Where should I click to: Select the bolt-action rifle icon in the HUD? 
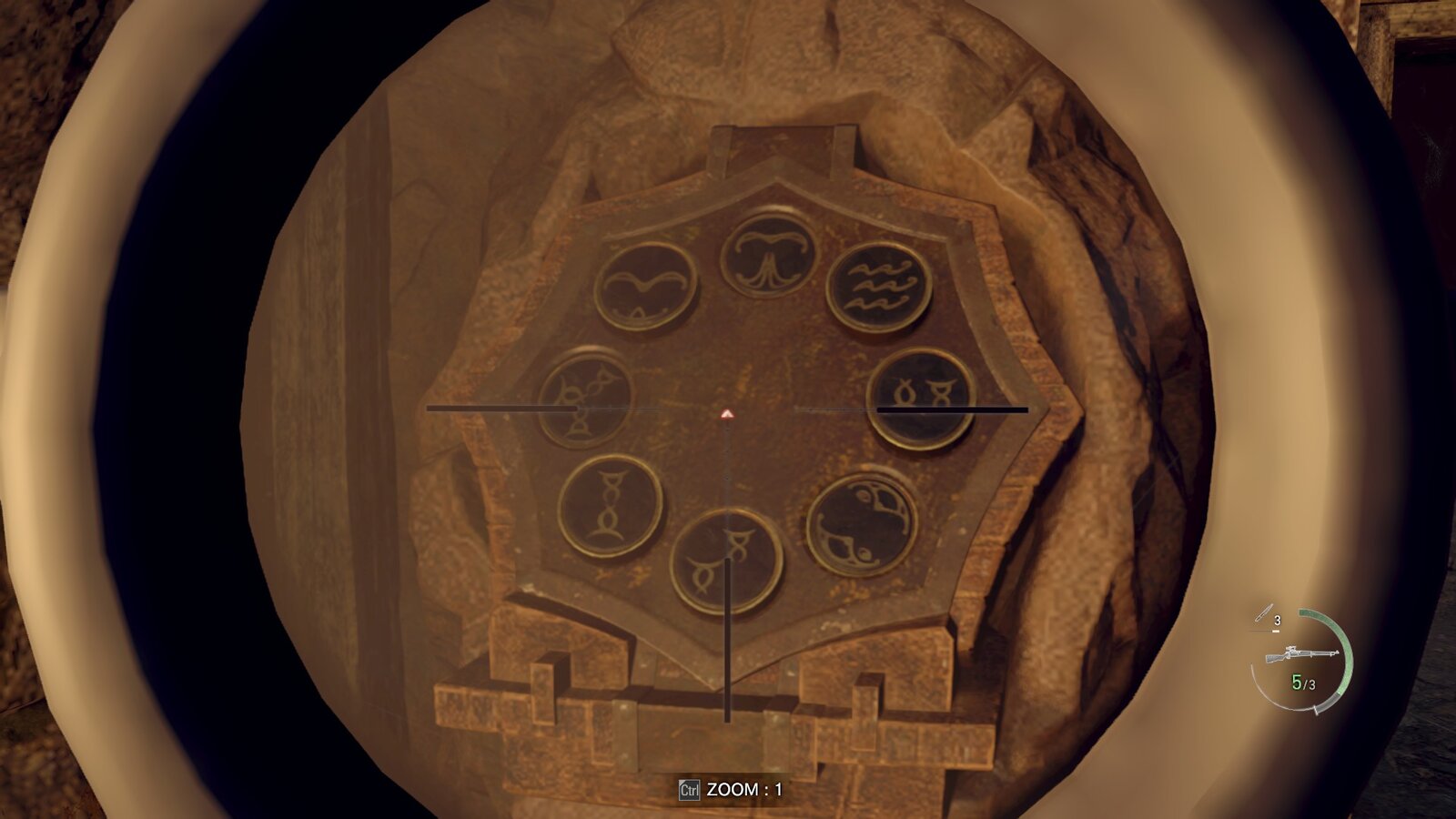tap(1301, 653)
